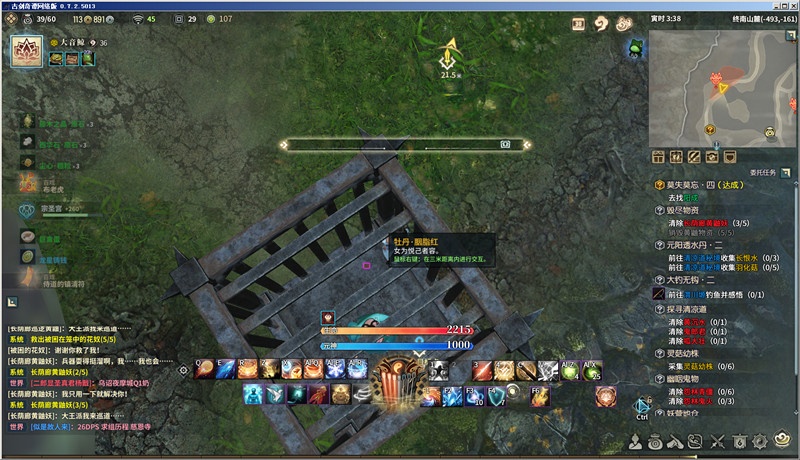This screenshot has height=460, width=800.
Task: Click the player portrait lotus icon
Action: coord(25,49)
